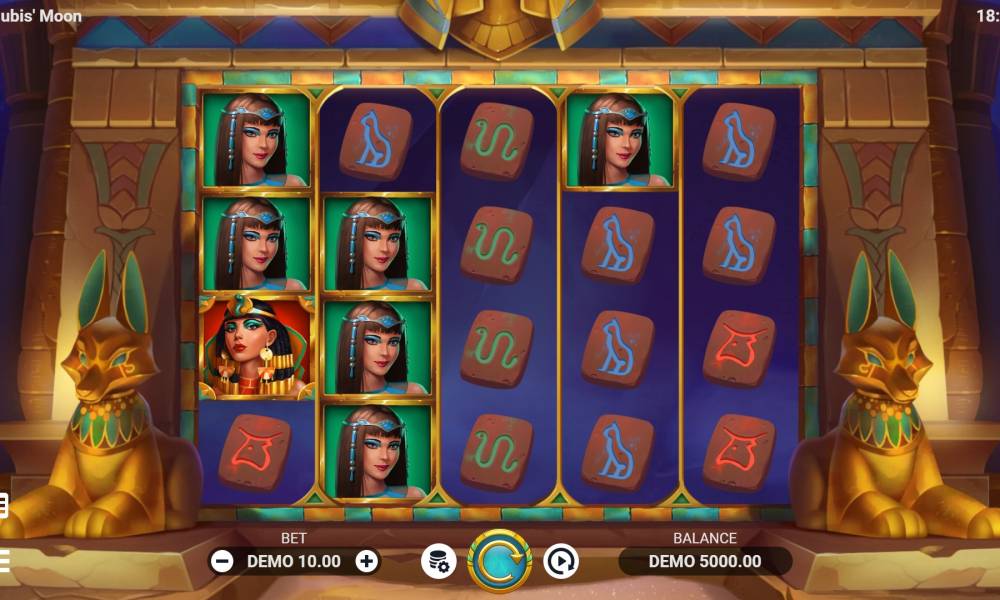
Task: Open the coin stack bet settings
Action: (438, 561)
